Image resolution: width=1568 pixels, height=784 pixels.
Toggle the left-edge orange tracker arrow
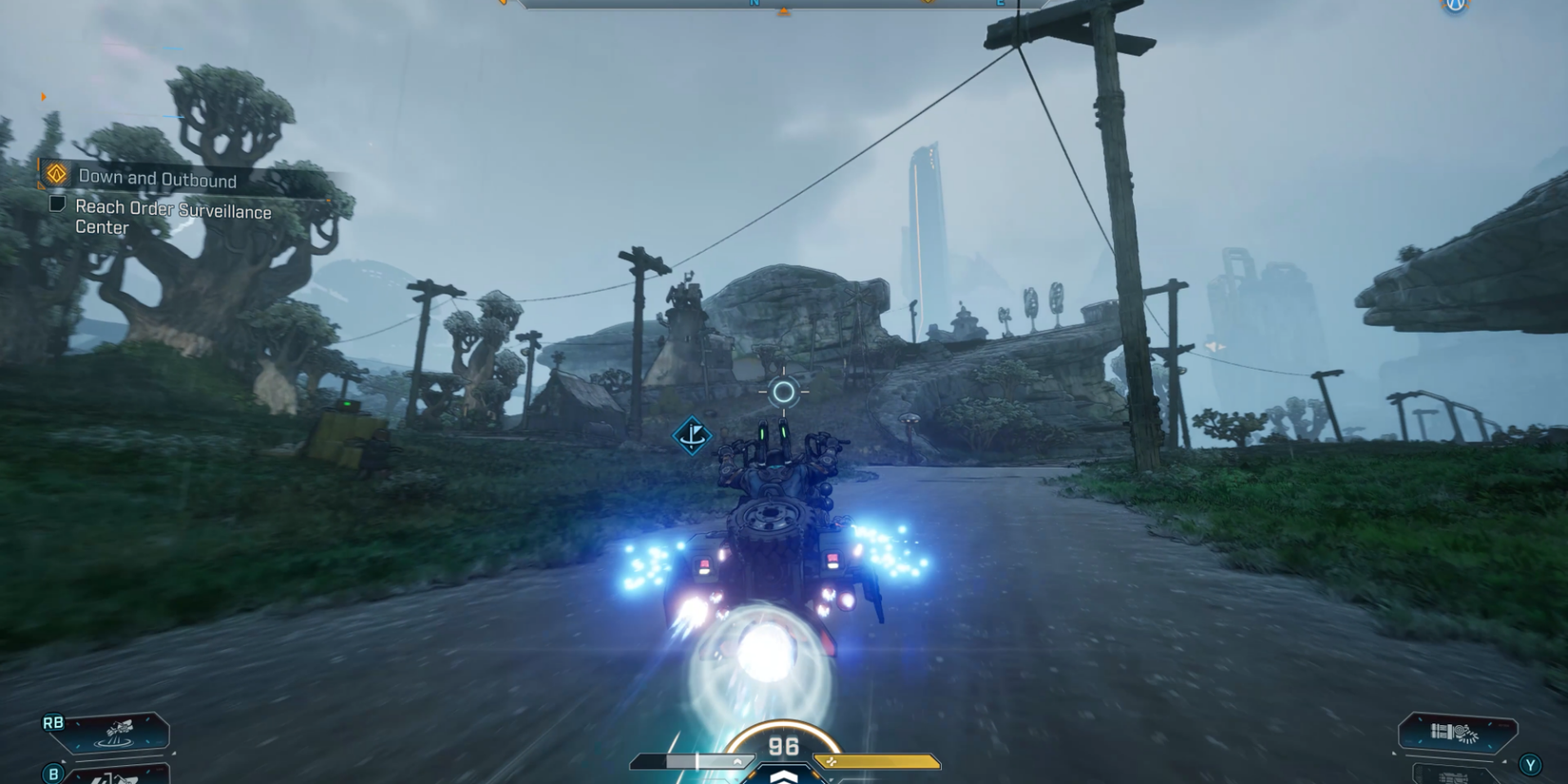pyautogui.click(x=43, y=96)
